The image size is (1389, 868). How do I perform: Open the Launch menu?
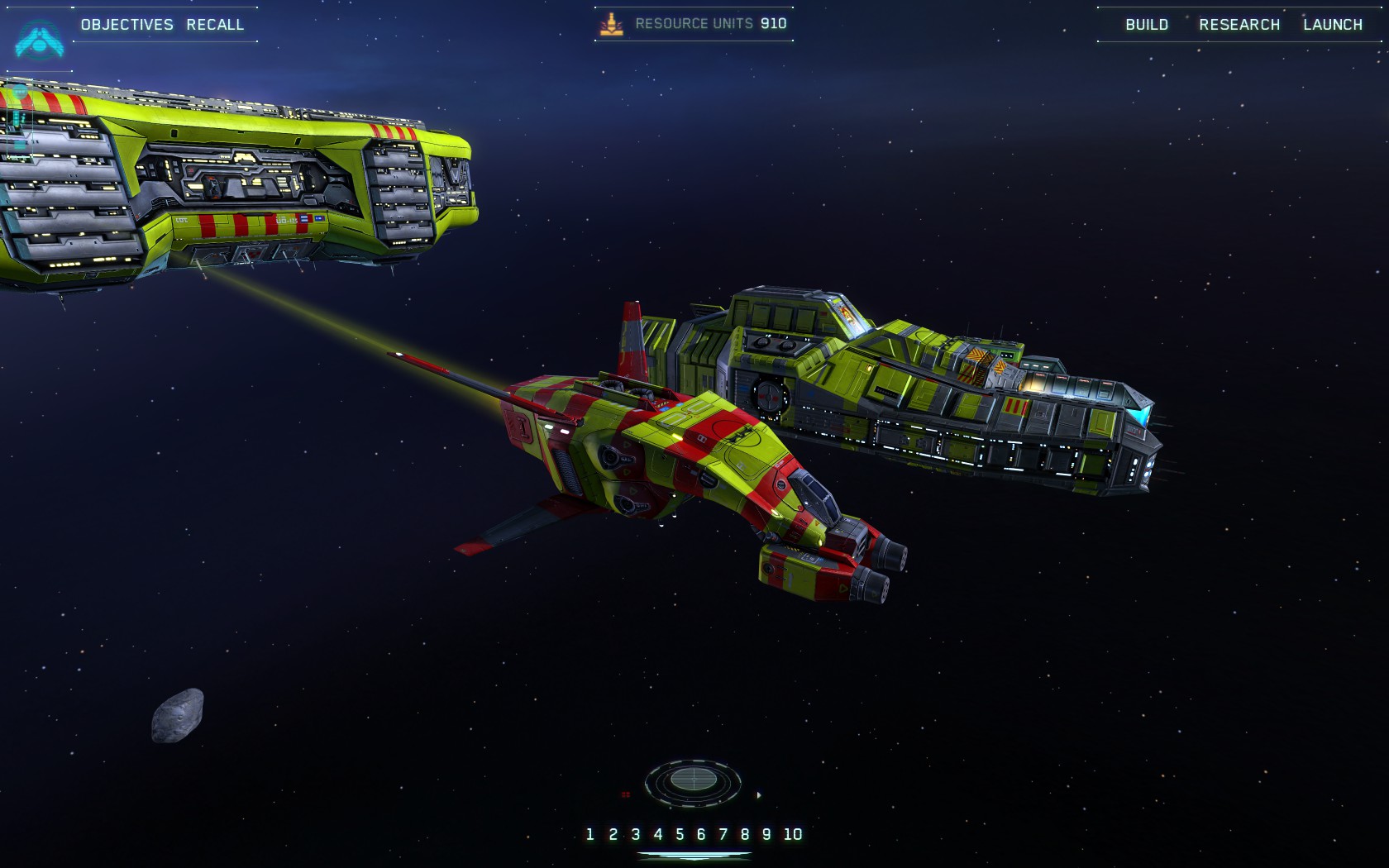1333,25
